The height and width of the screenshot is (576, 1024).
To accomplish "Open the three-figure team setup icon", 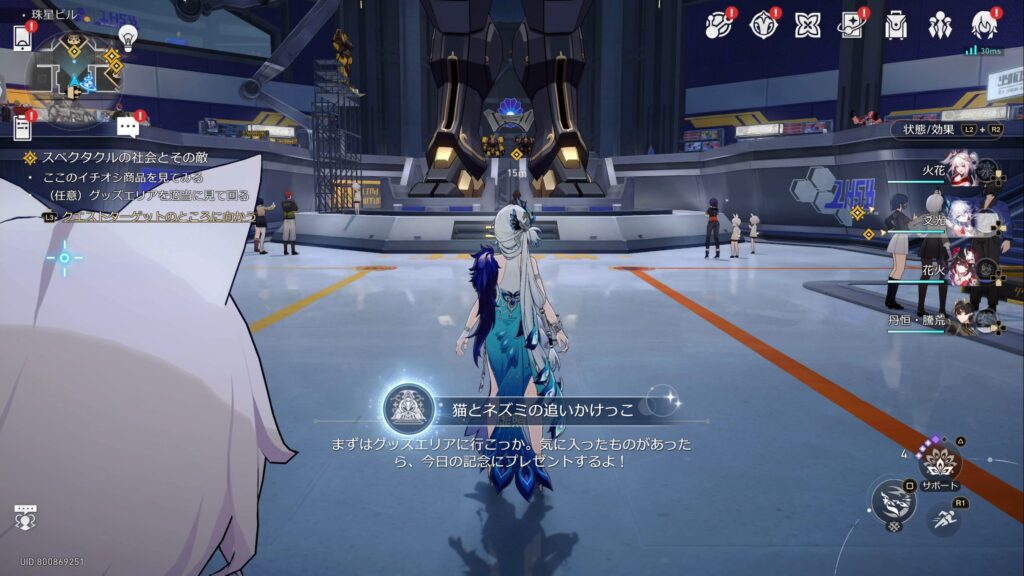I will pyautogui.click(x=940, y=25).
